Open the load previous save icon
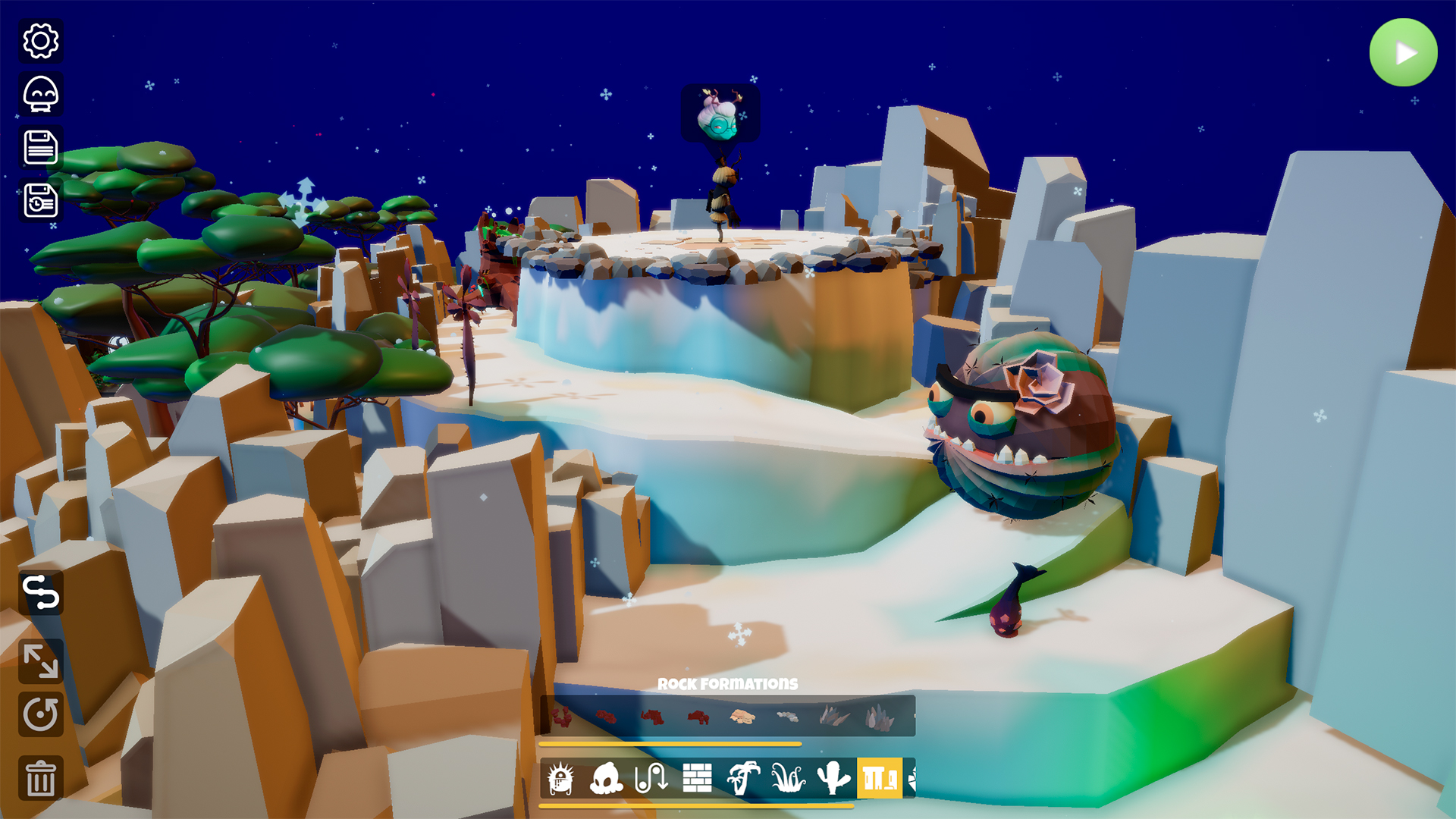1456x819 pixels. [x=42, y=201]
